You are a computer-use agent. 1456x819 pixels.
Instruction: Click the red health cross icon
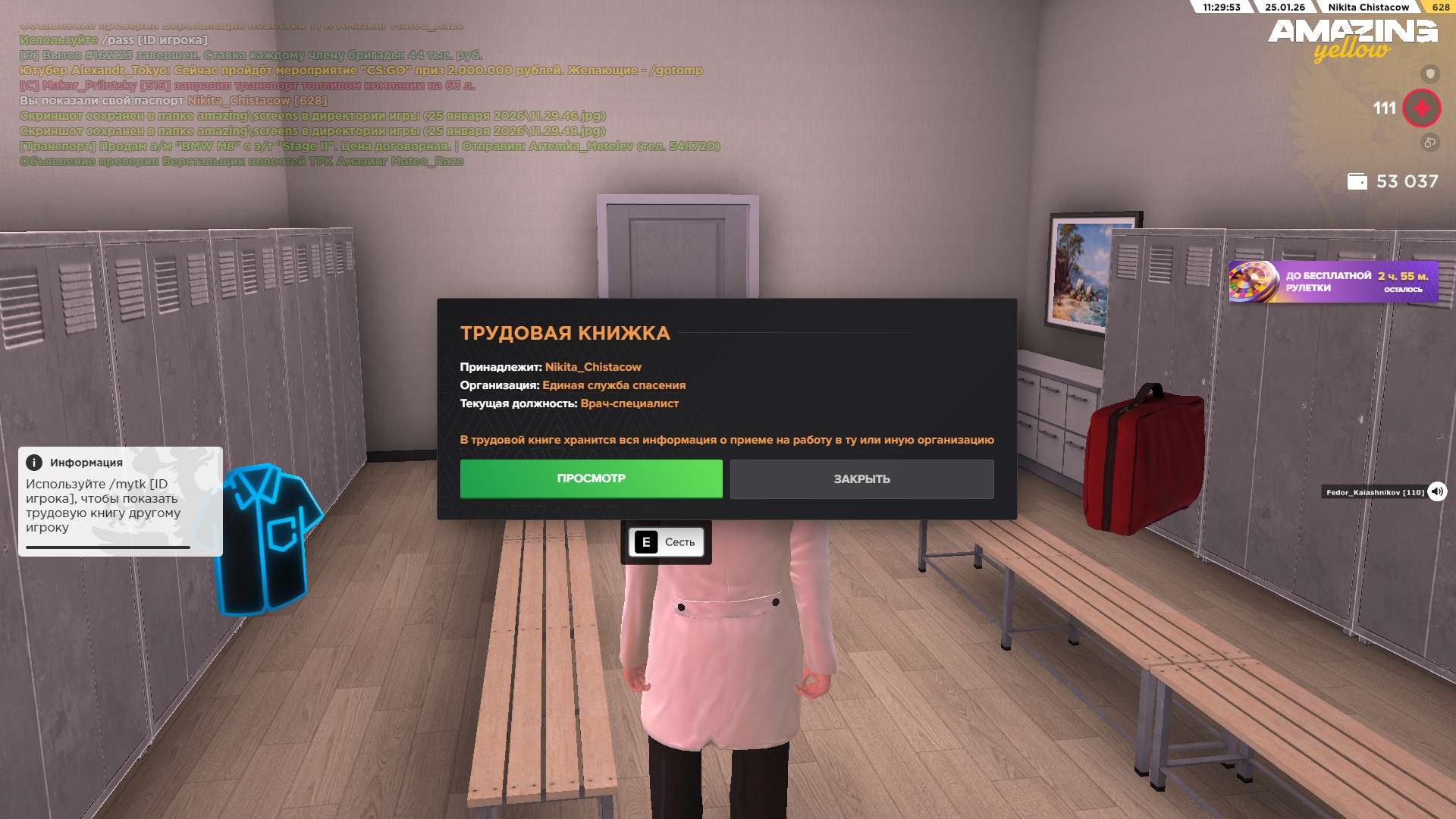click(x=1421, y=108)
